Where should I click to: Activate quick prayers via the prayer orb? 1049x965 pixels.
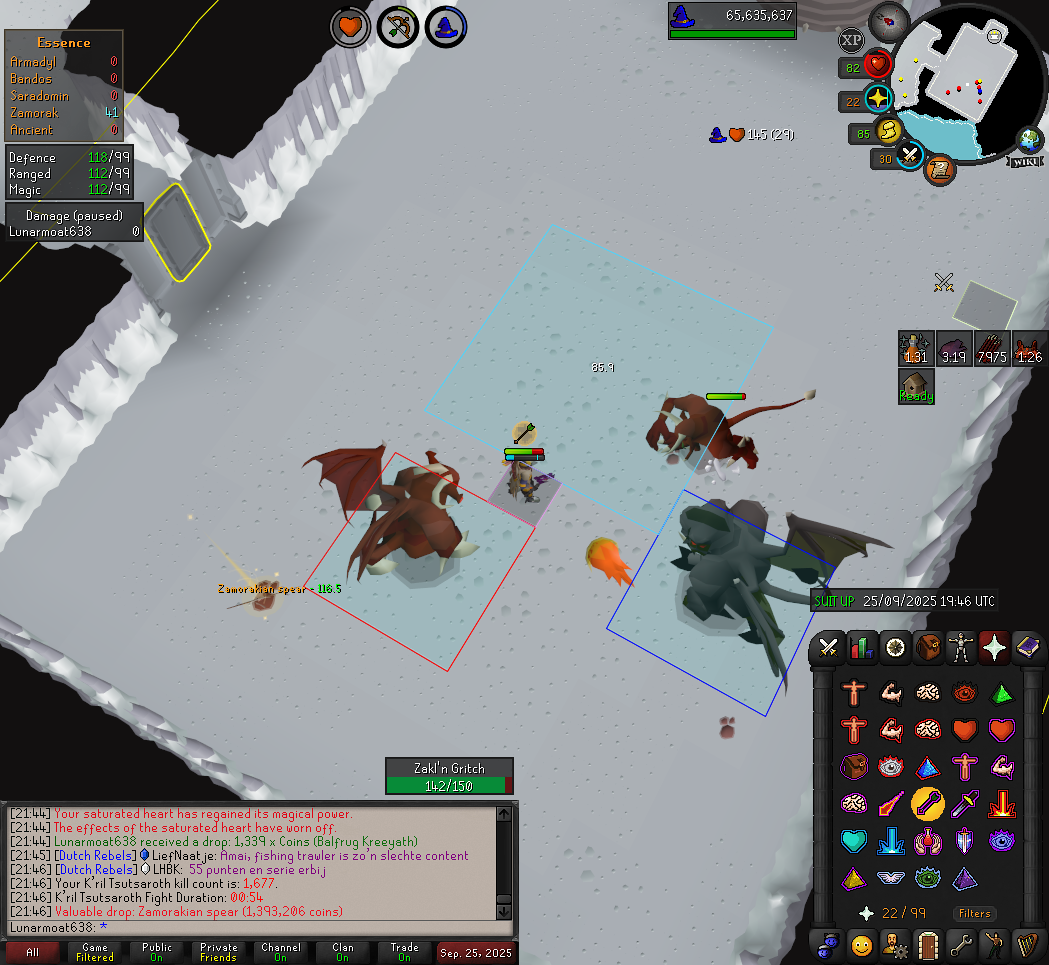tap(878, 99)
